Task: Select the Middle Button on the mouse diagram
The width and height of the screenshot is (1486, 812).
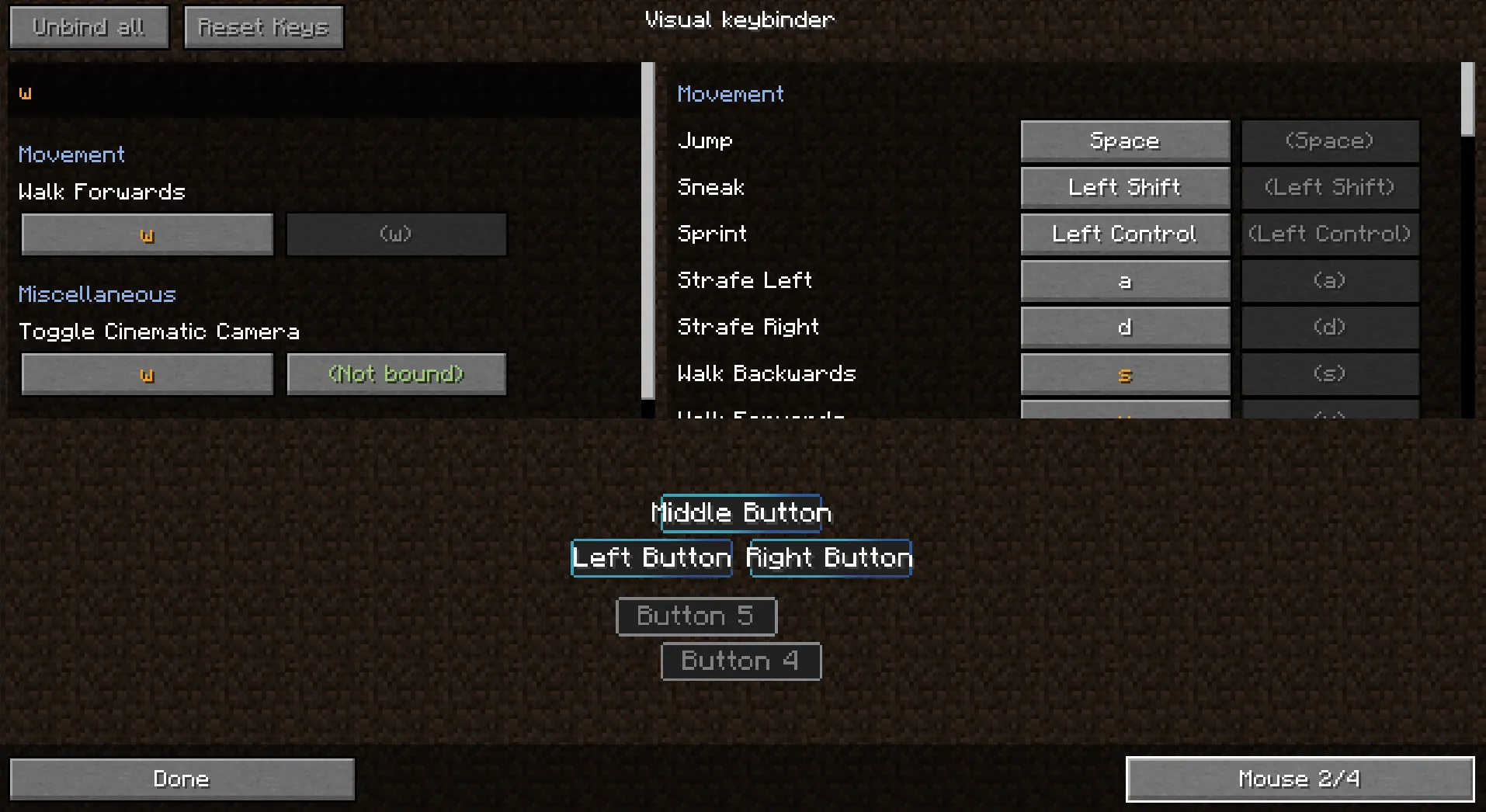Action: pos(741,512)
